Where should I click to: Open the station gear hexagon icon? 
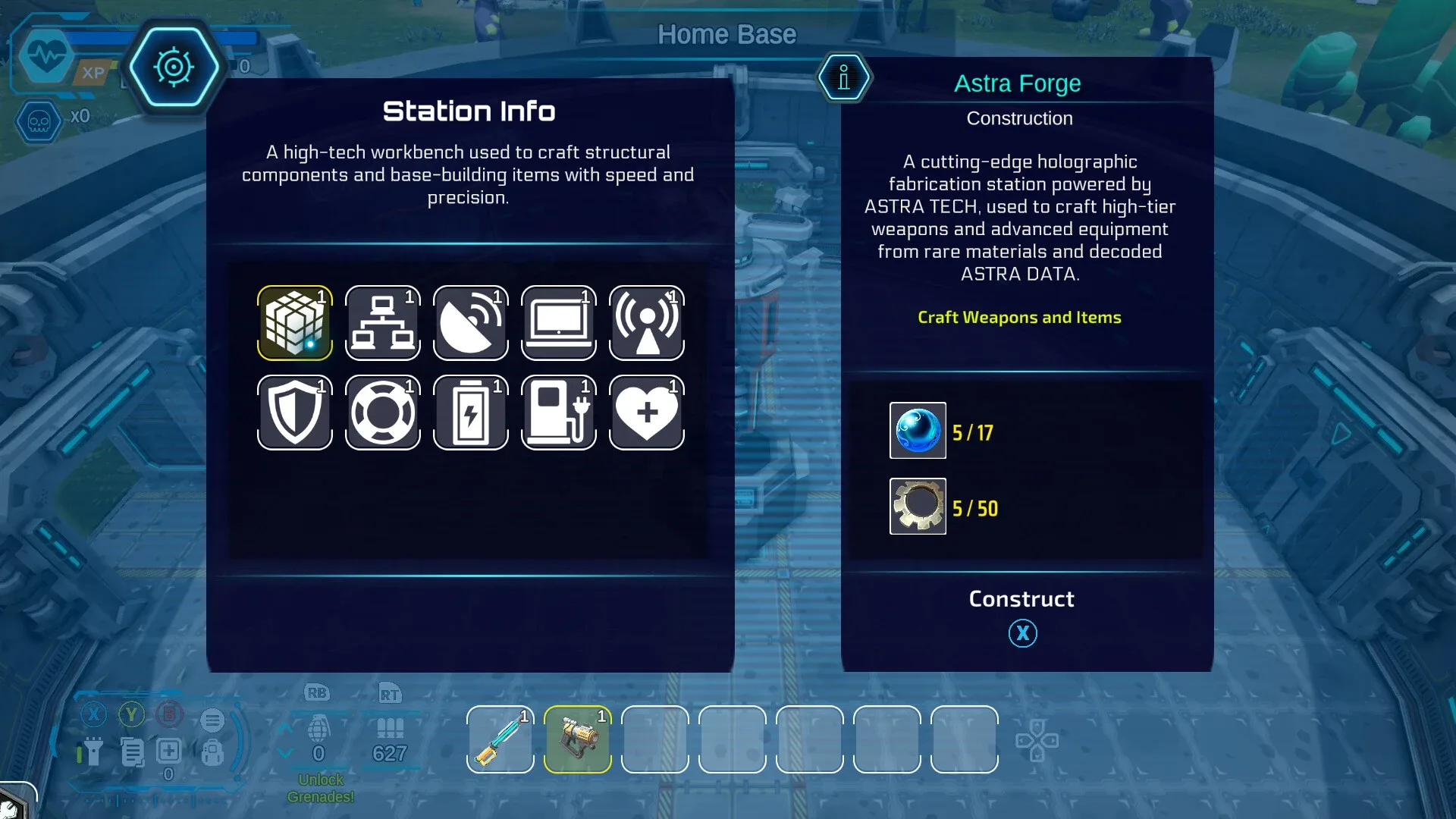coord(174,67)
